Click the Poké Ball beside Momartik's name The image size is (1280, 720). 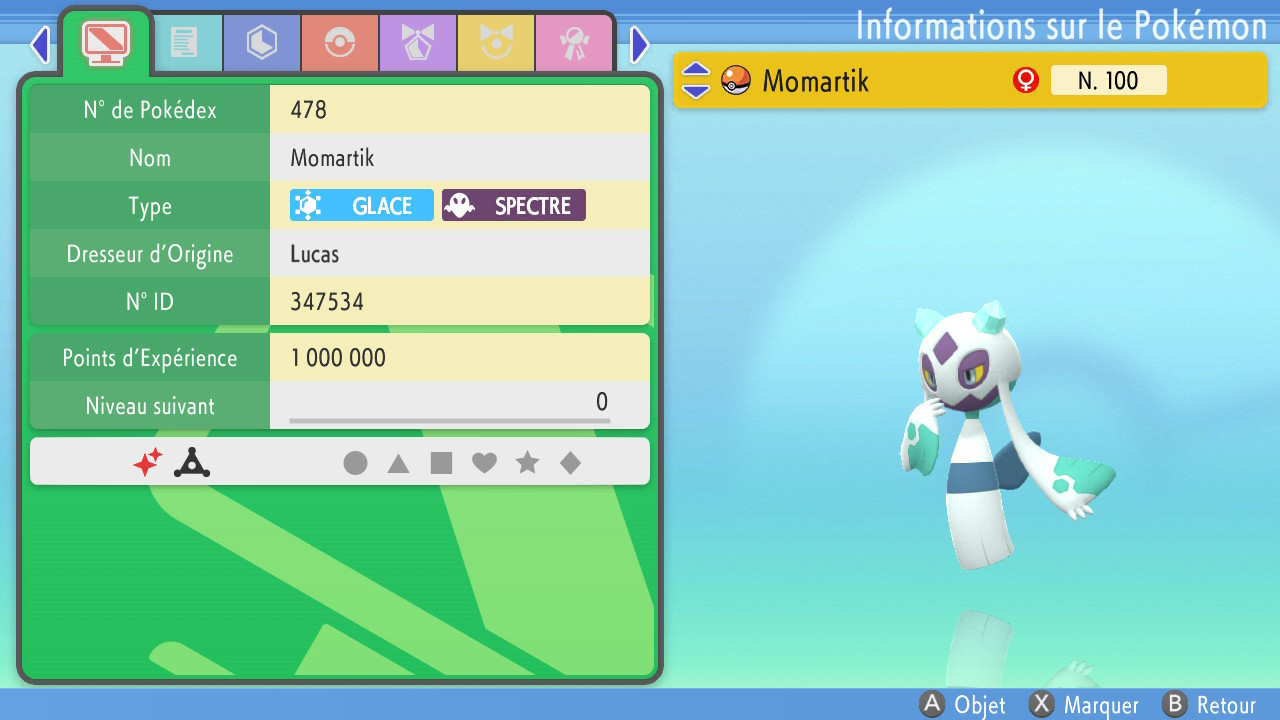click(735, 80)
